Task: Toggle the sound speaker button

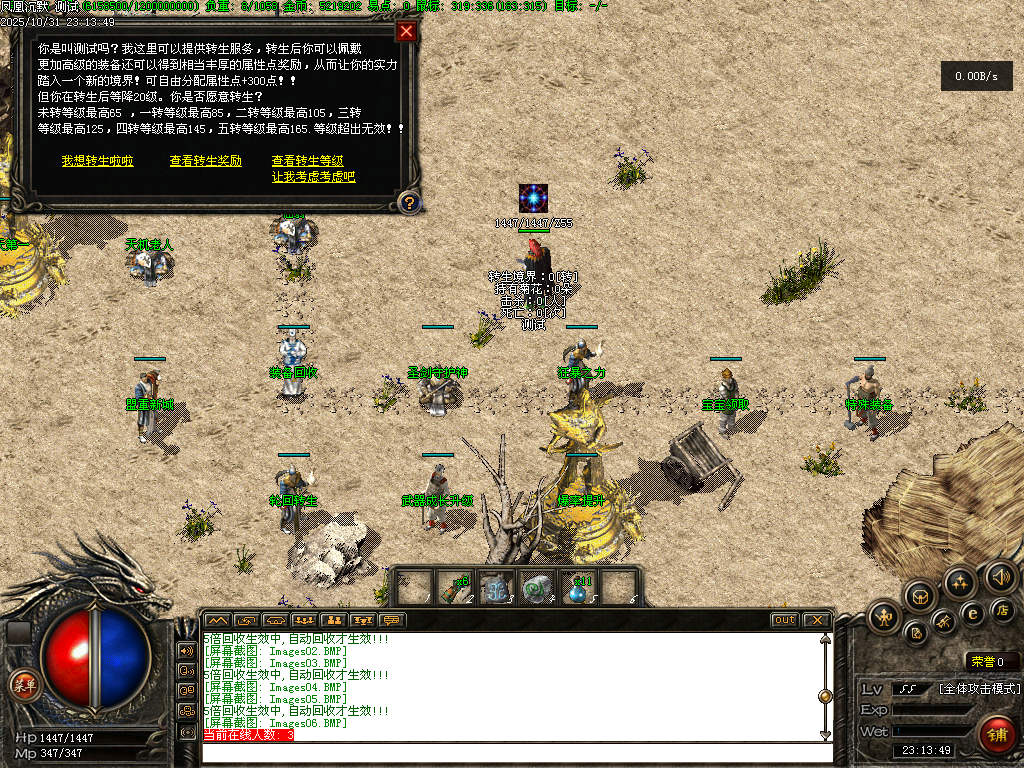Action: (x=1000, y=576)
